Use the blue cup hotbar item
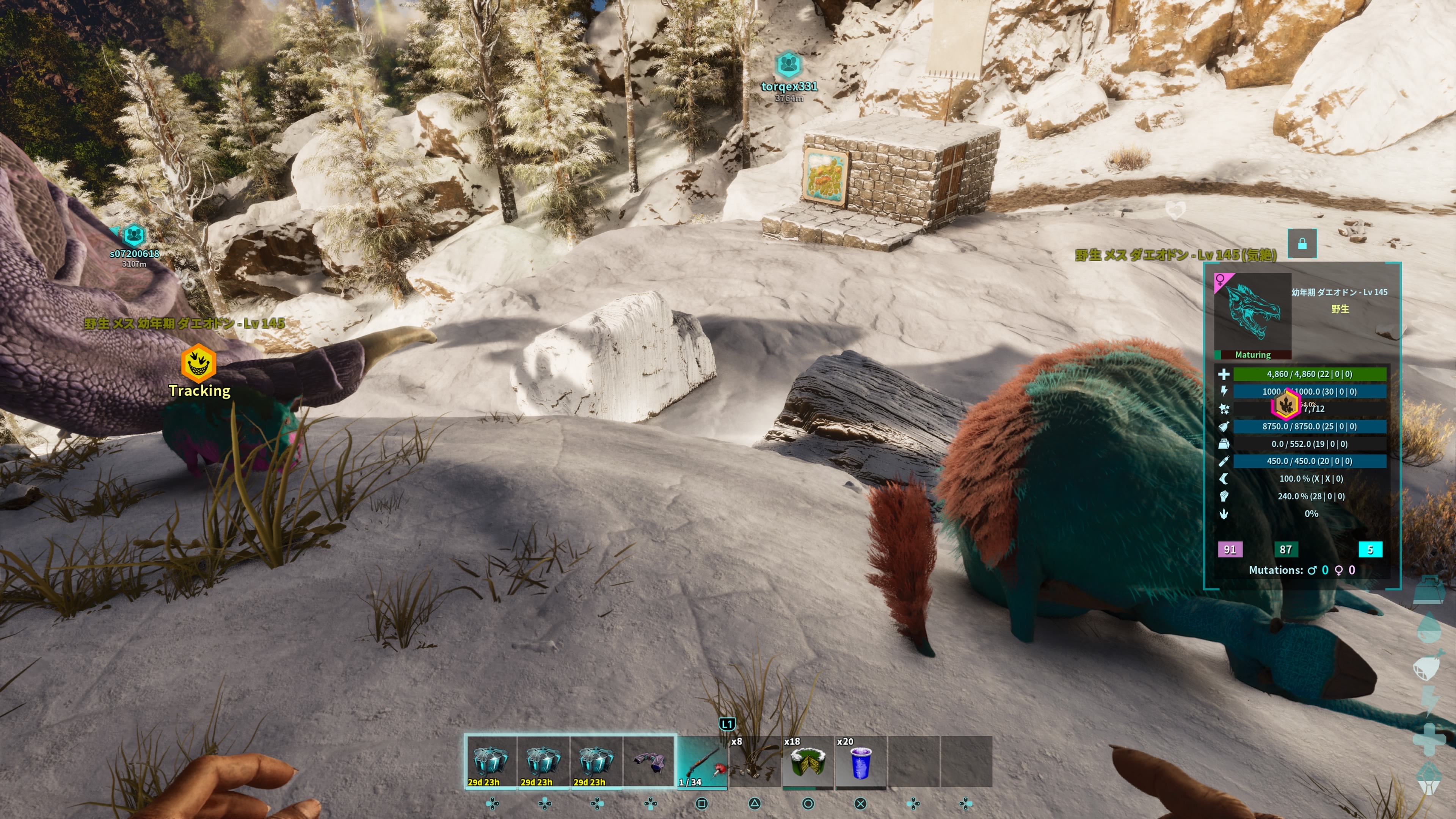The image size is (1456, 819). (860, 761)
